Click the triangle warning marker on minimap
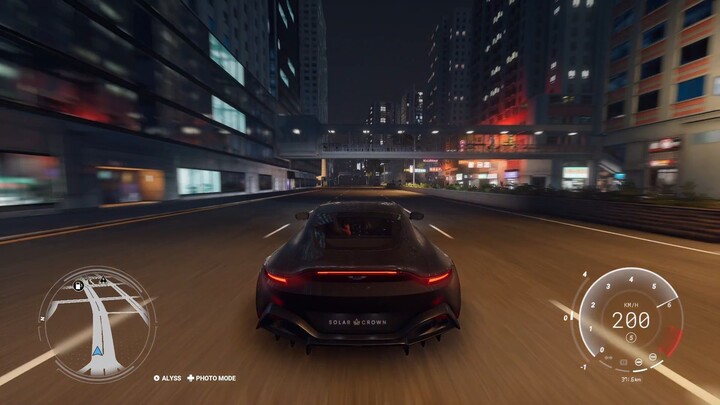Image resolution: width=720 pixels, height=405 pixels. point(102,280)
